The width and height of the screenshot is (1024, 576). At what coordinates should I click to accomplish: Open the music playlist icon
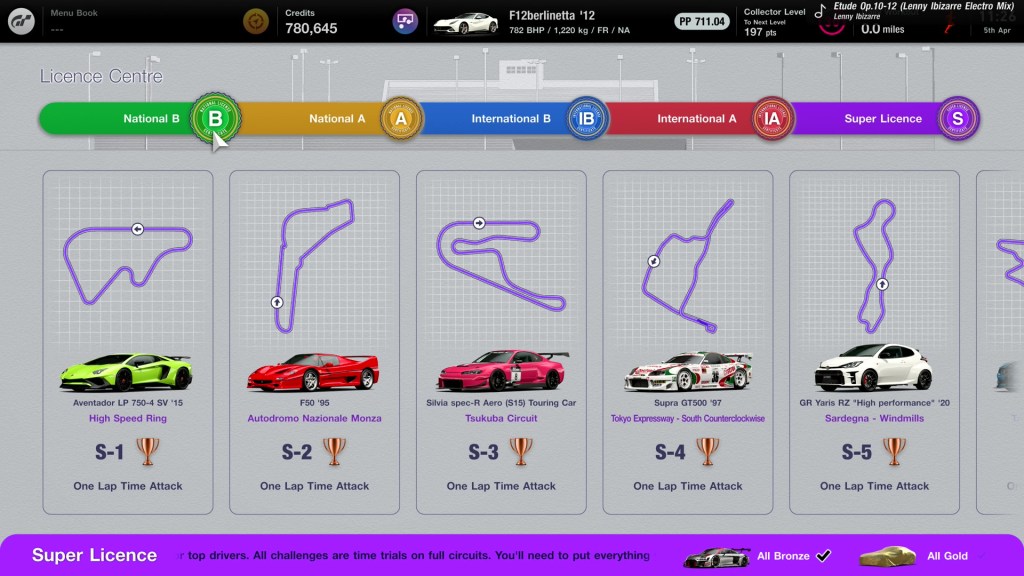pyautogui.click(x=404, y=21)
